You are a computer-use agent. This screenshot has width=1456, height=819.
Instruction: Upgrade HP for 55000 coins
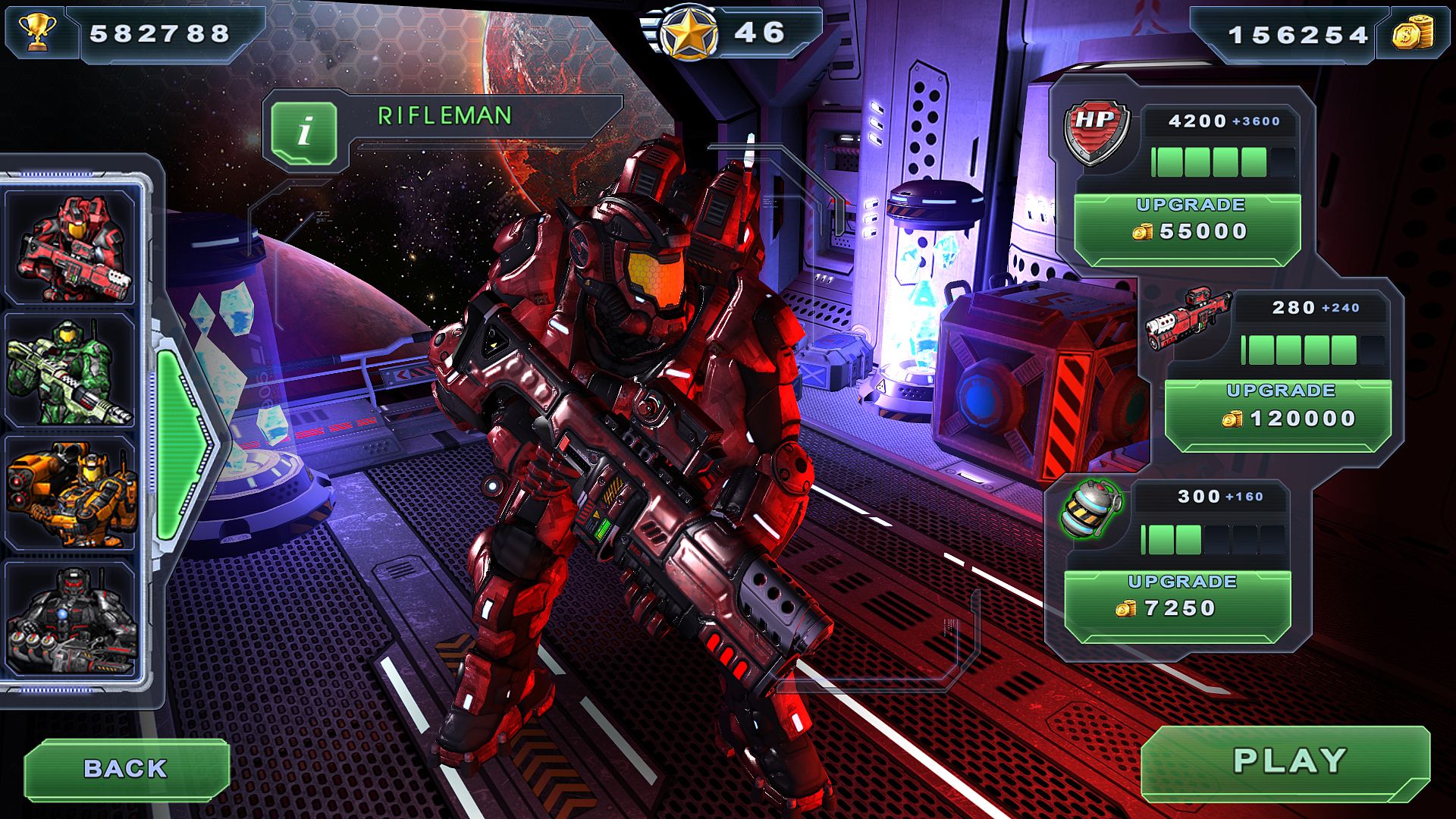(1188, 222)
